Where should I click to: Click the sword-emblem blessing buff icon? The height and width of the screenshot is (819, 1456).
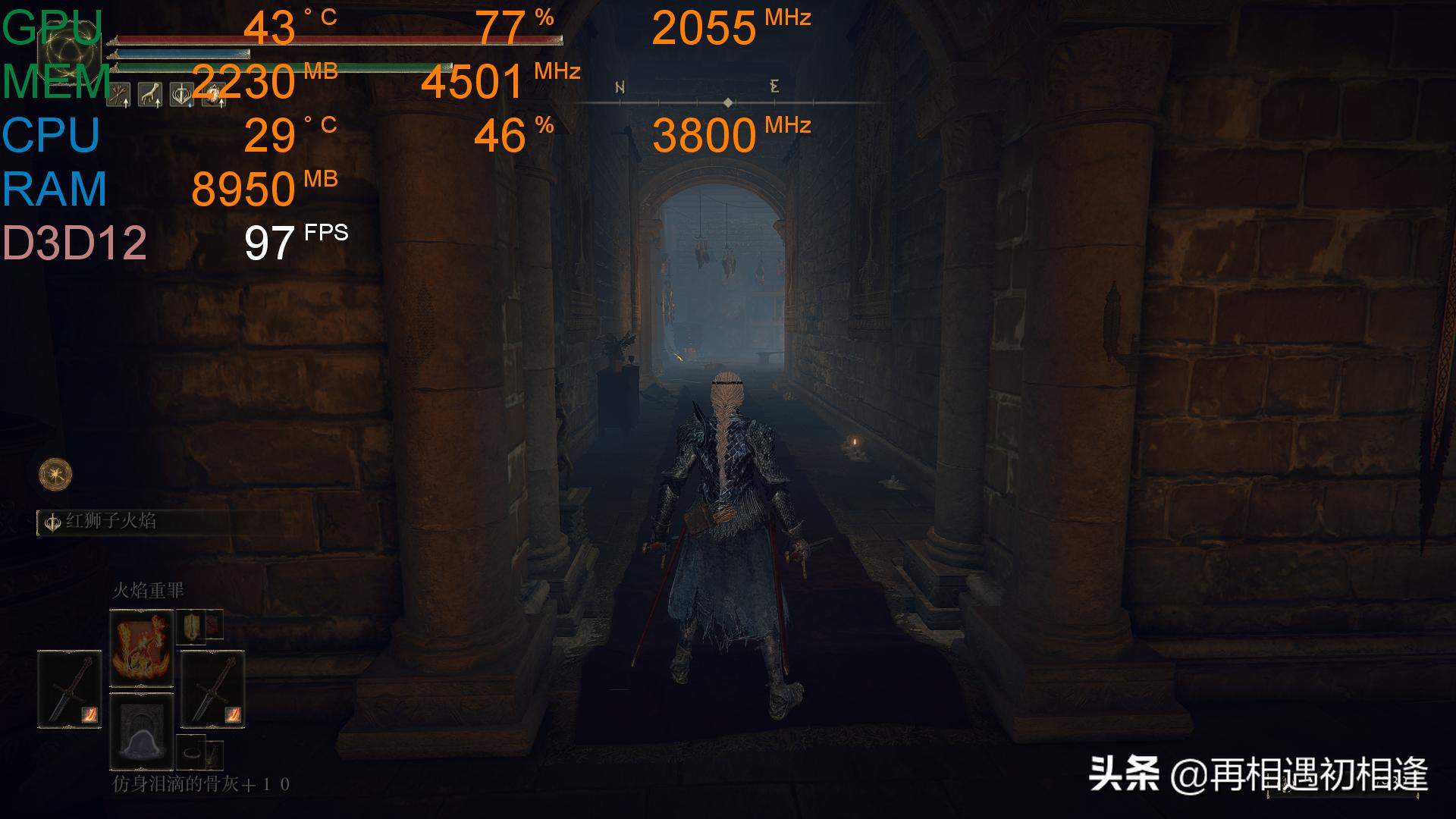point(182,95)
